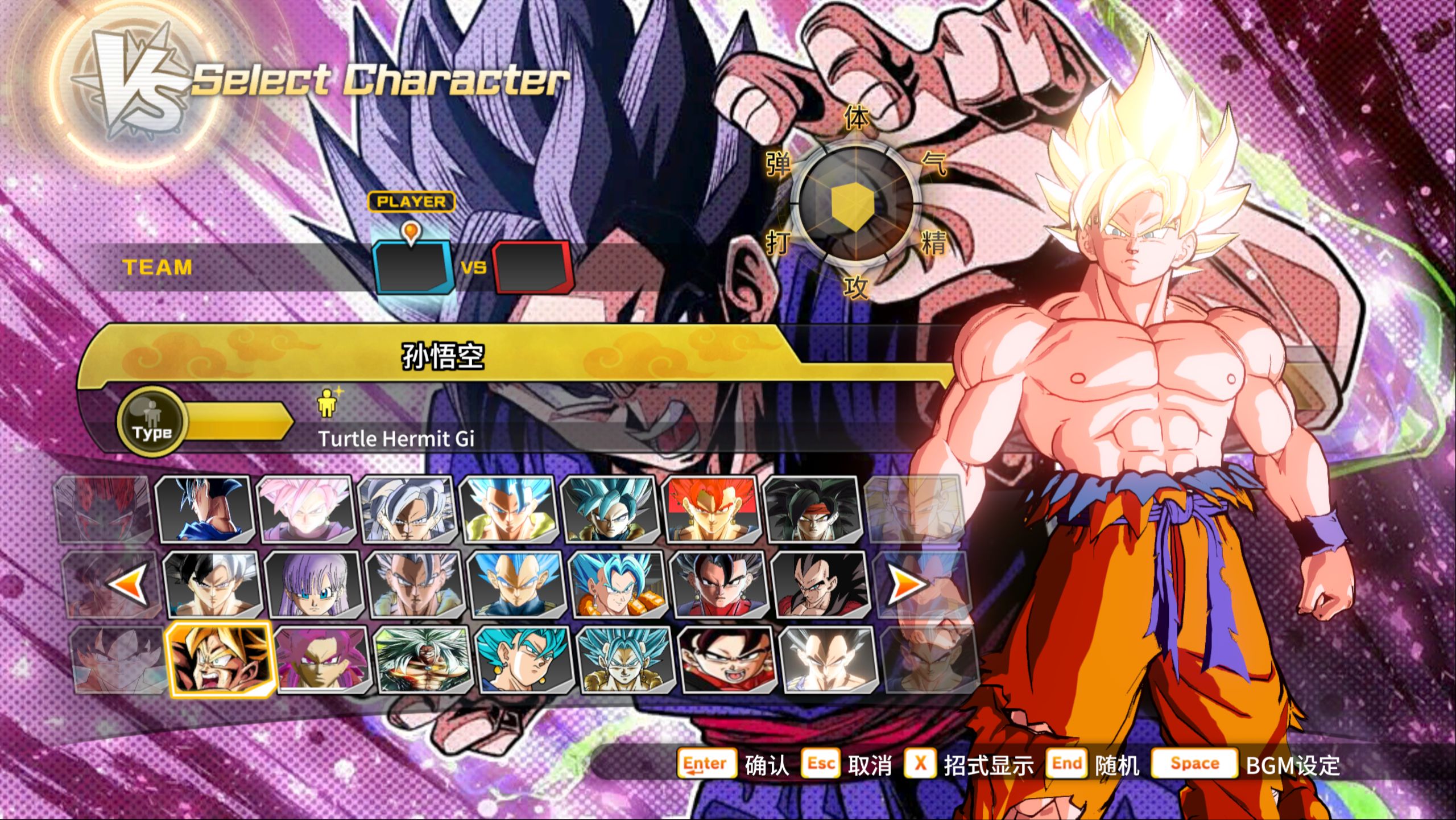The width and height of the screenshot is (1456, 820).
Task: Click the round Type badge
Action: [152, 422]
